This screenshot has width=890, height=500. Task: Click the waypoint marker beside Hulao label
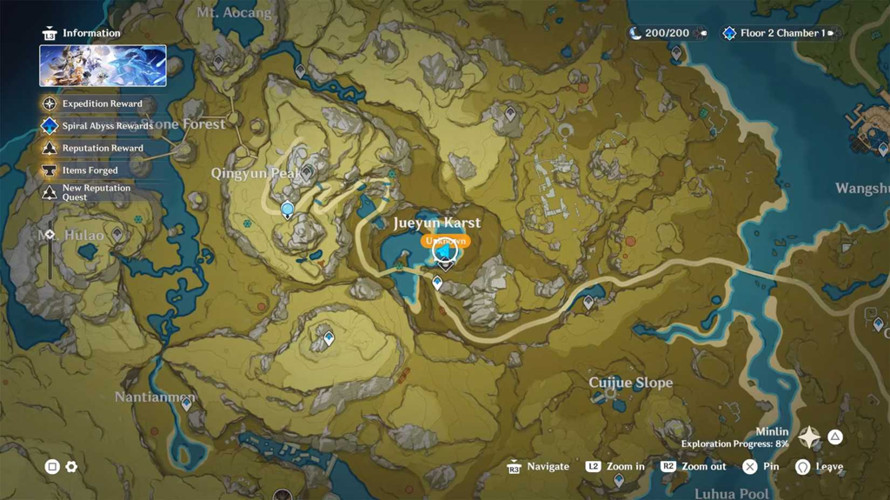tap(117, 235)
